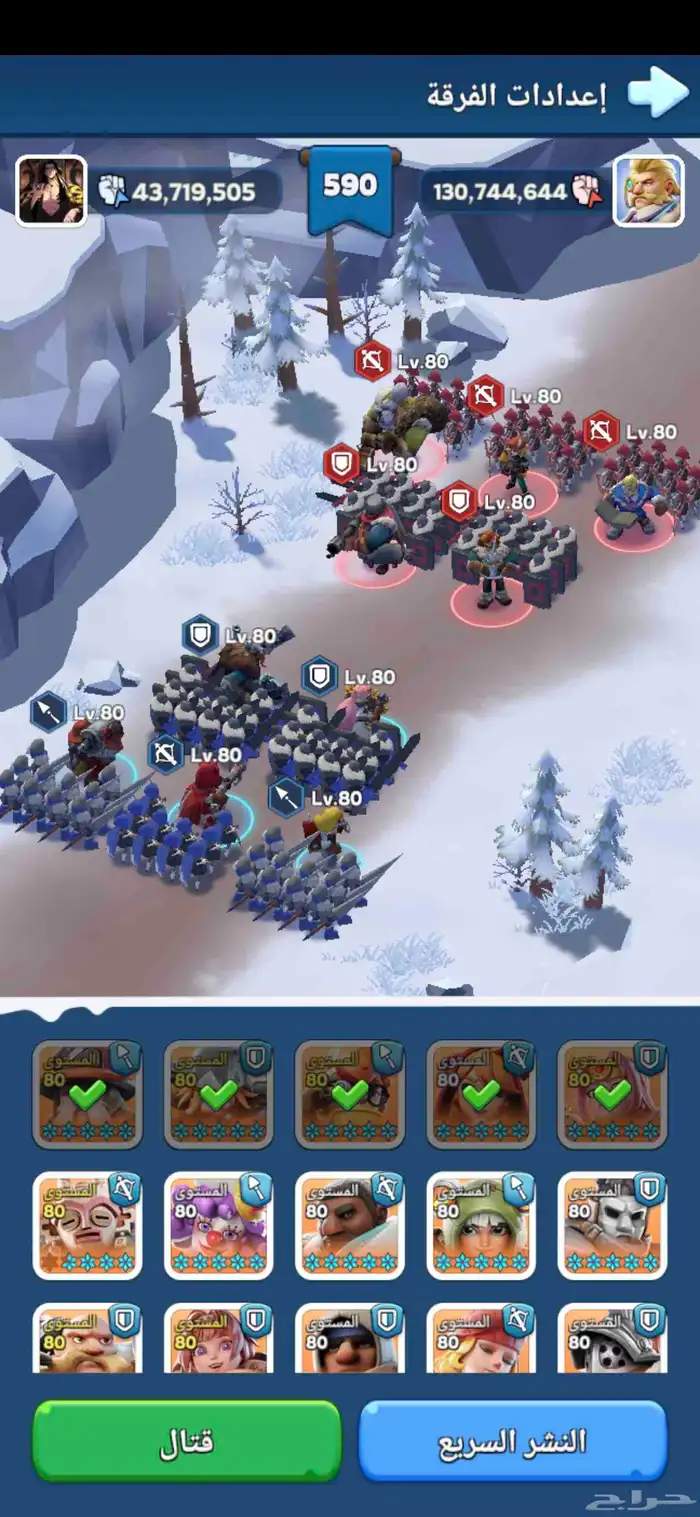This screenshot has width=700, height=1517.
Task: Pick the dark-skinned white-bearded archer hero card
Action: click(x=349, y=1226)
